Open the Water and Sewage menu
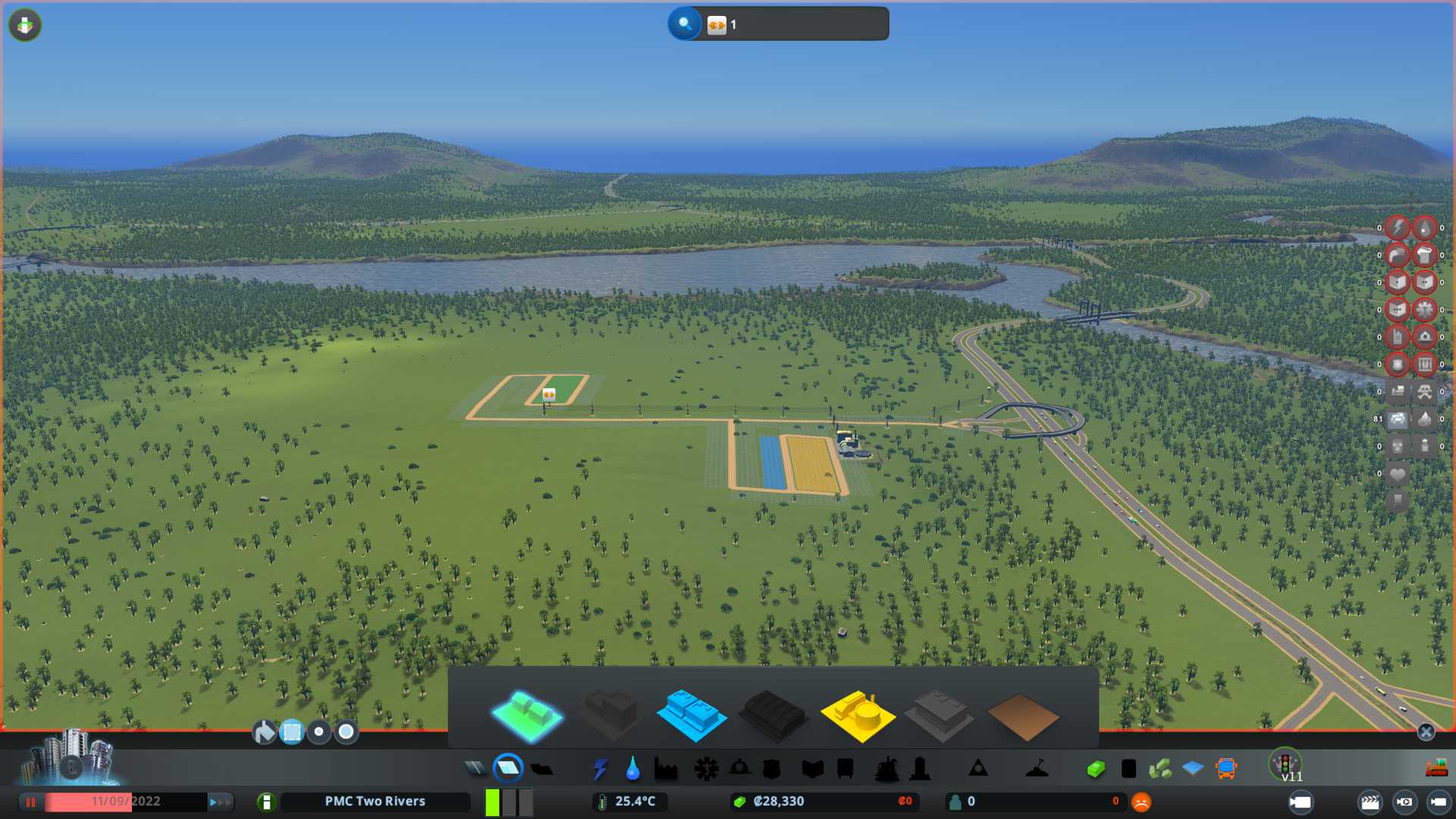 click(x=632, y=769)
